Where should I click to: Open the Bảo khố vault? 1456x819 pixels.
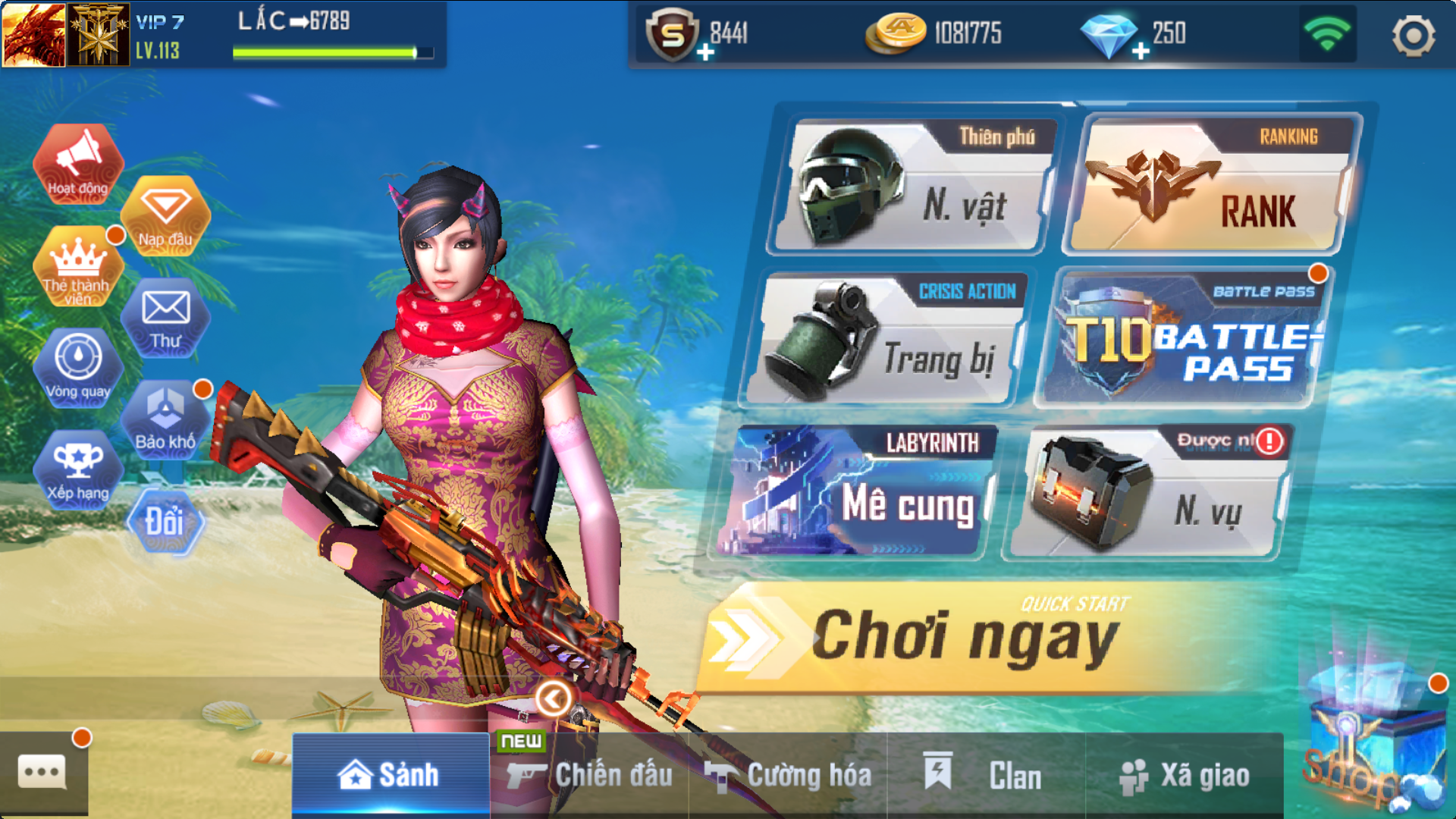click(165, 419)
